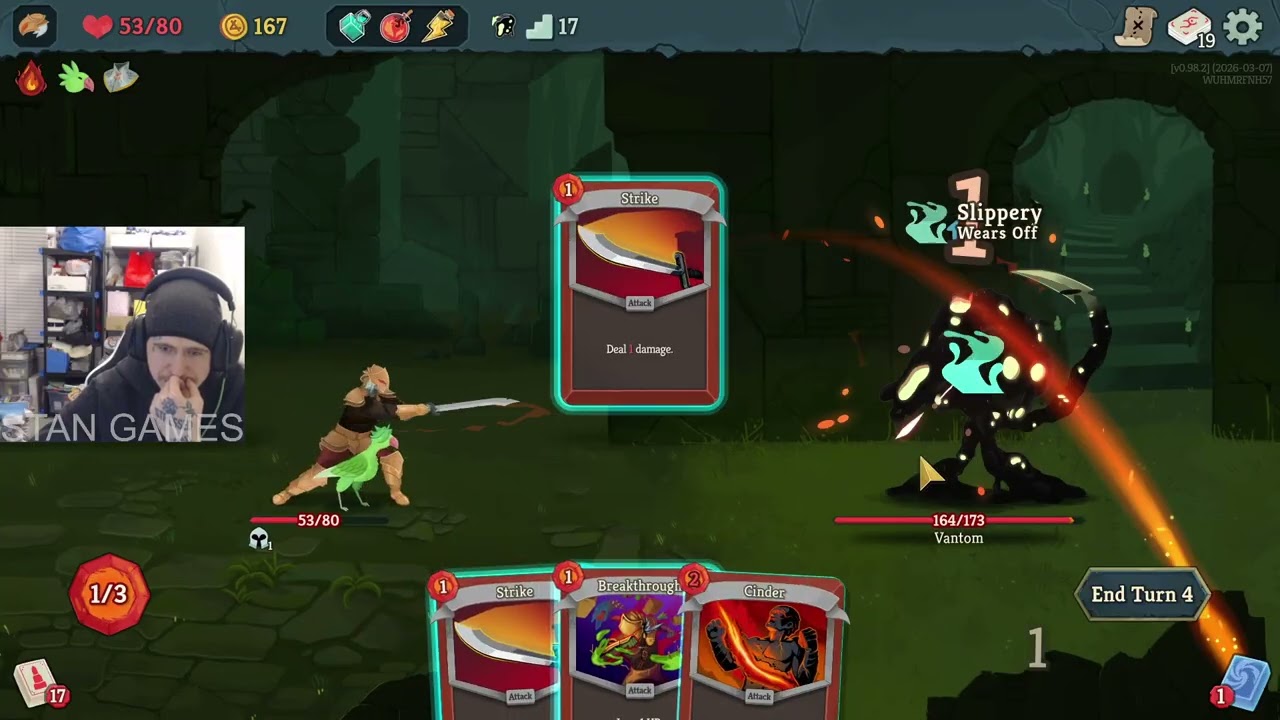Click the black spotted boss icon
Image resolution: width=1280 pixels, height=720 pixels.
pyautogui.click(x=504, y=27)
